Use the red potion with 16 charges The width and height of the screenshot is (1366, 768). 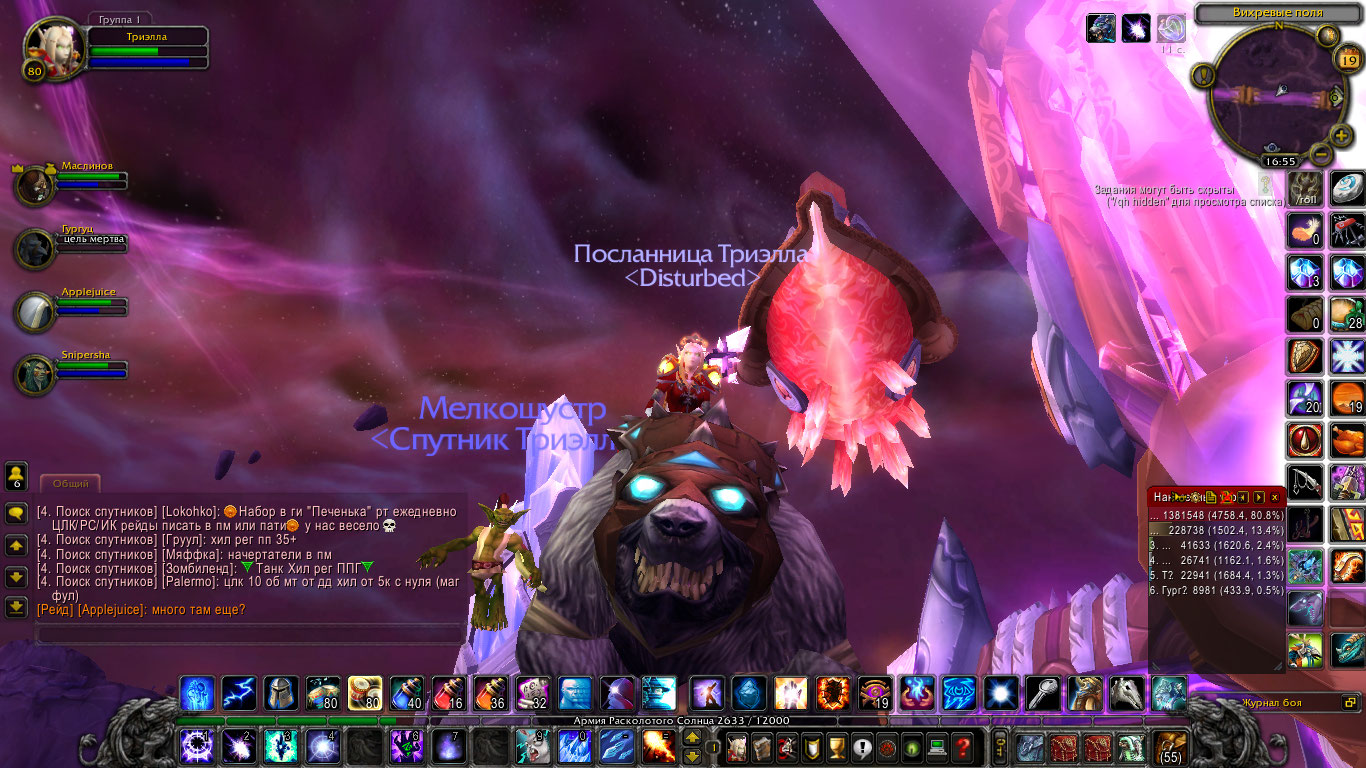pyautogui.click(x=448, y=692)
